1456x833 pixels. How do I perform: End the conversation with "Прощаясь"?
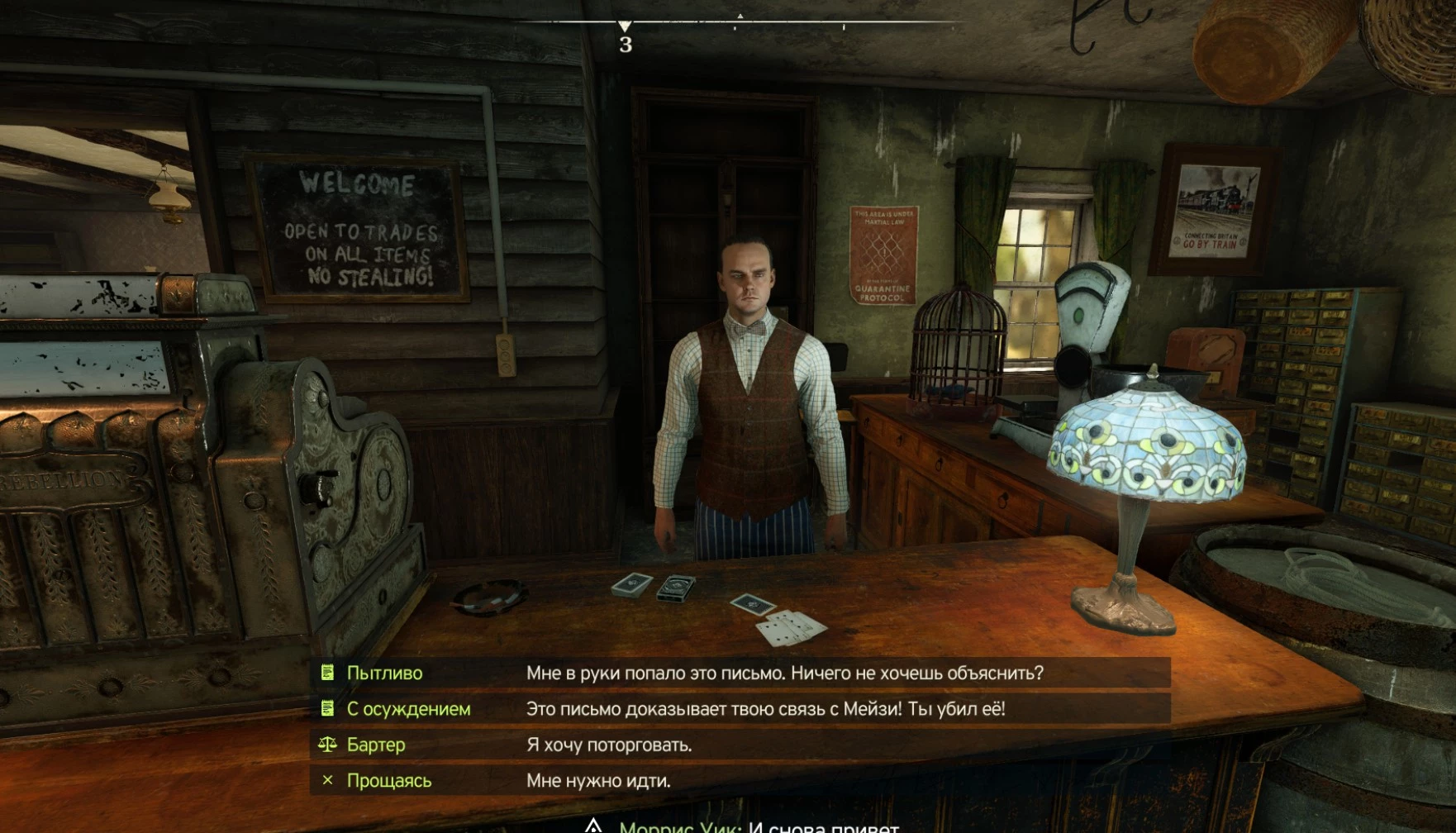[740, 781]
